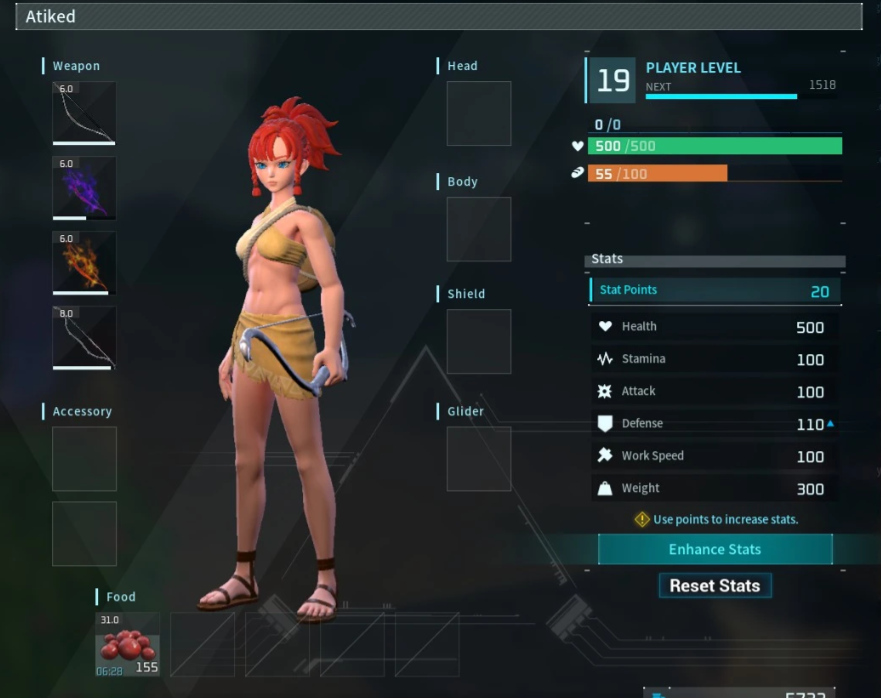Viewport: 881px width, 698px height.
Task: Choose the Weight stat row
Action: tap(715, 489)
